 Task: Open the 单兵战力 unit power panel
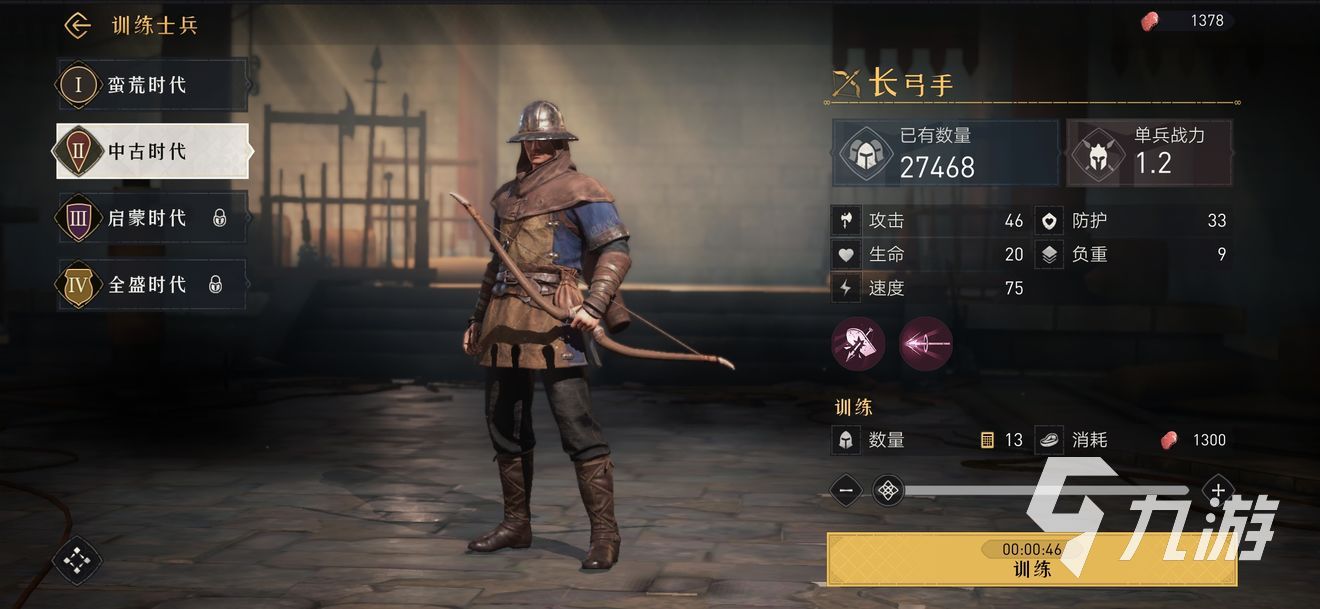1148,154
